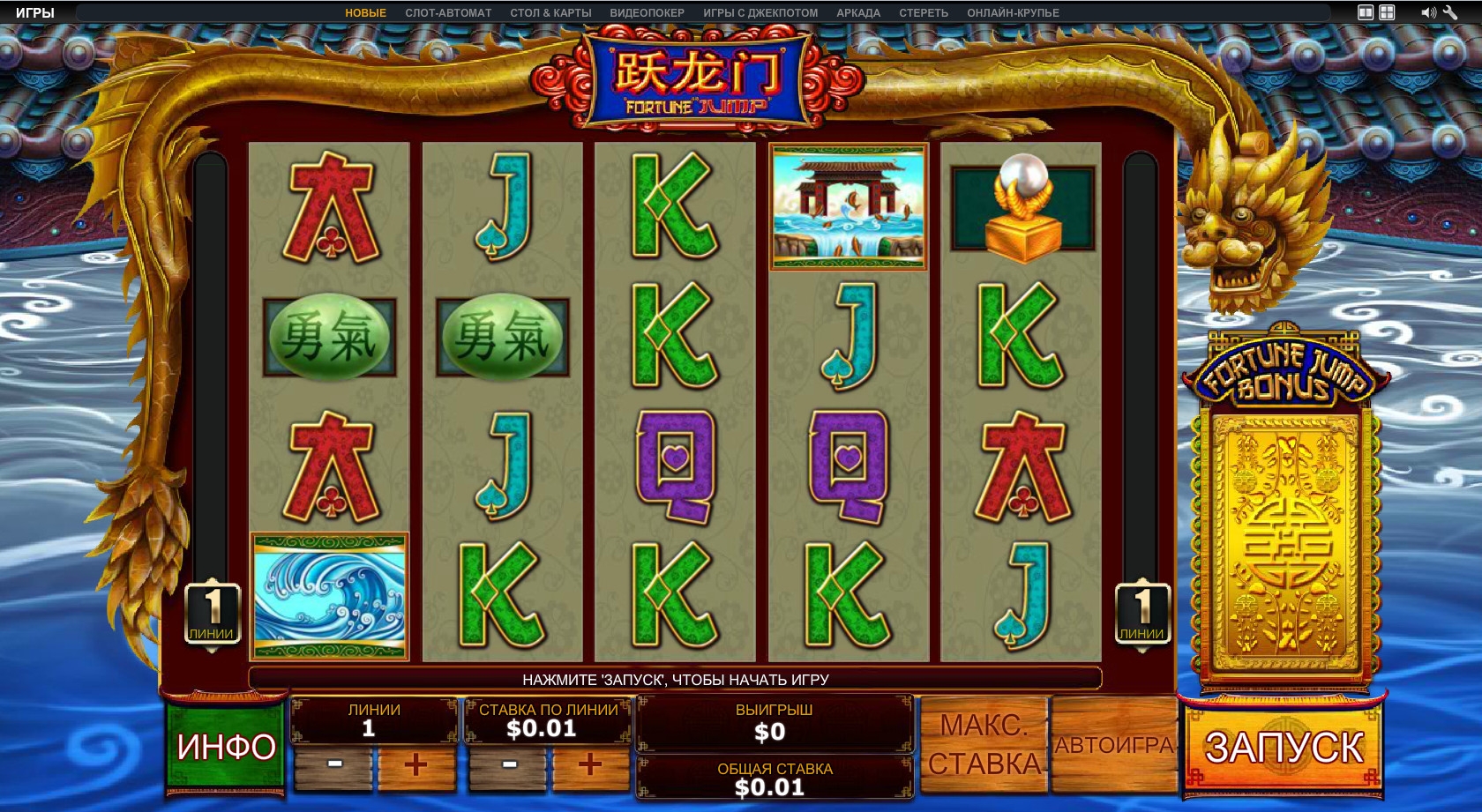Select the ВИДЕОПОКЕР category
Viewport: 1482px width, 812px height.
point(647,13)
